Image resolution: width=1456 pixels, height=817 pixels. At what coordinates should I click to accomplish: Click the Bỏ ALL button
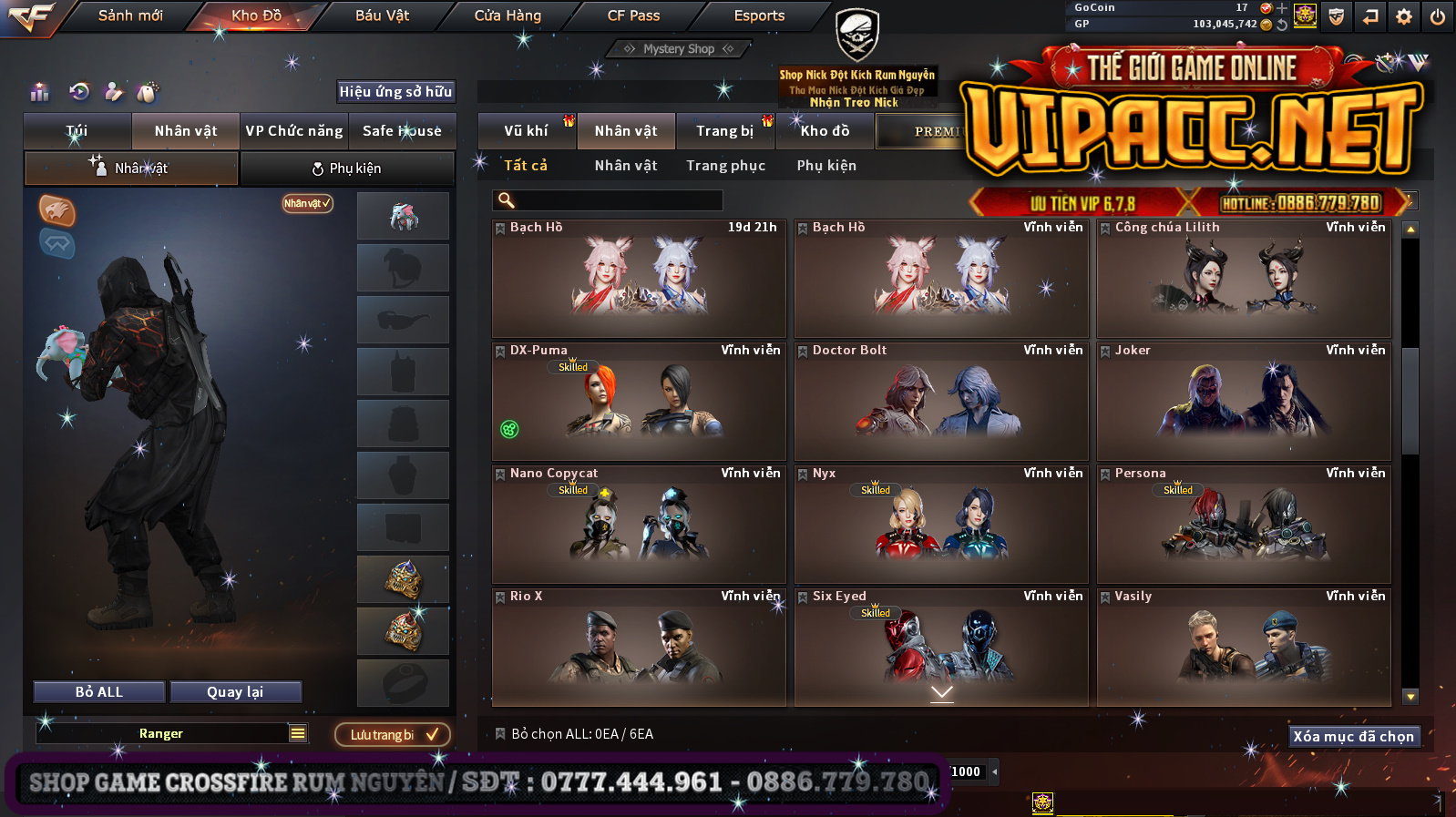[x=99, y=692]
